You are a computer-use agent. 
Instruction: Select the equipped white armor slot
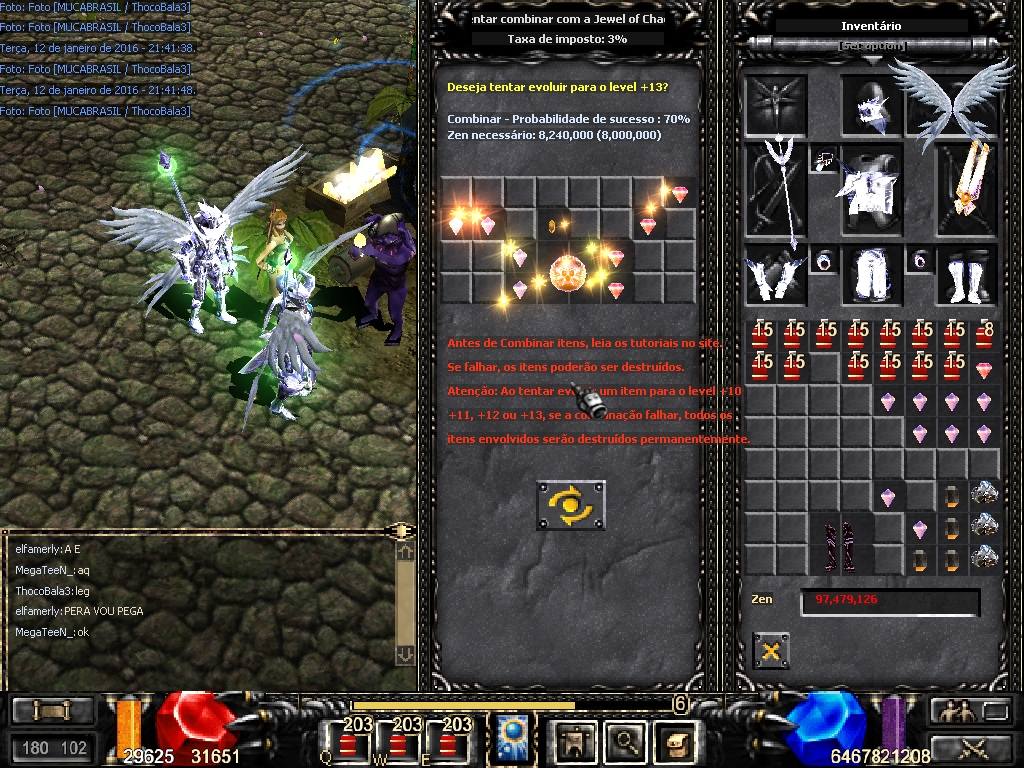[868, 190]
